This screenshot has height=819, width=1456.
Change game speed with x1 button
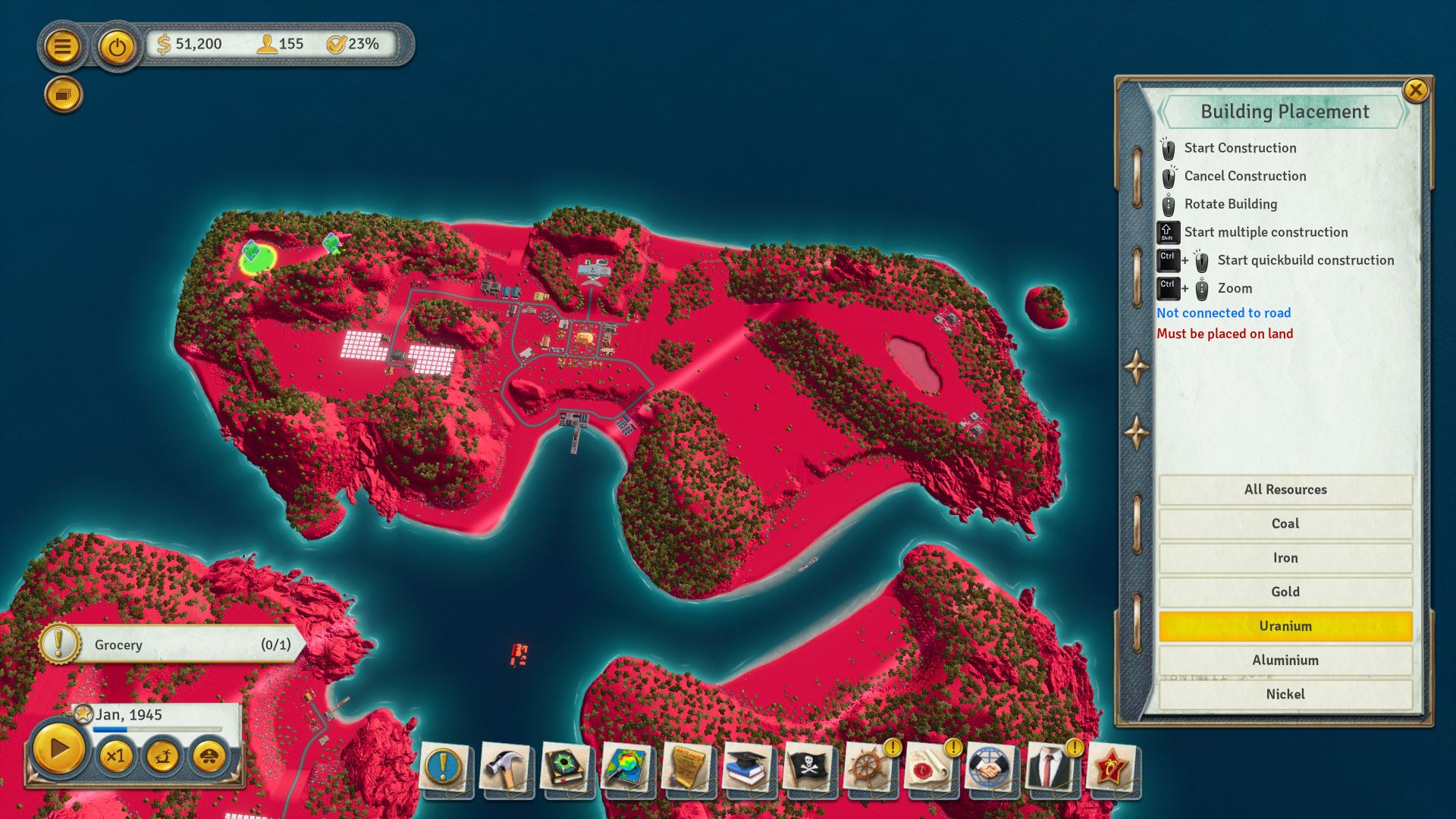click(115, 756)
